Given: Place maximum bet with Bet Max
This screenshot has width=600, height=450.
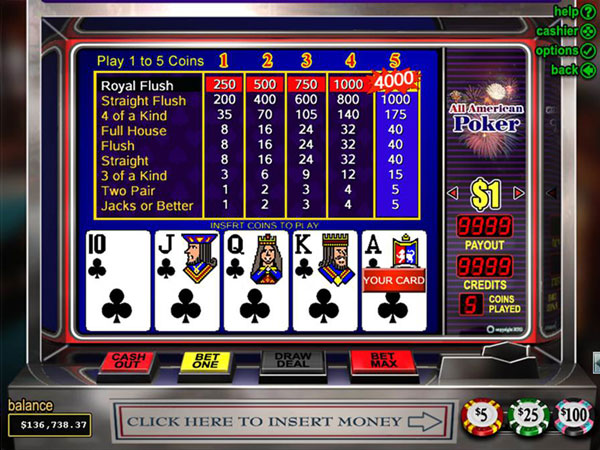Looking at the screenshot, I should (378, 361).
